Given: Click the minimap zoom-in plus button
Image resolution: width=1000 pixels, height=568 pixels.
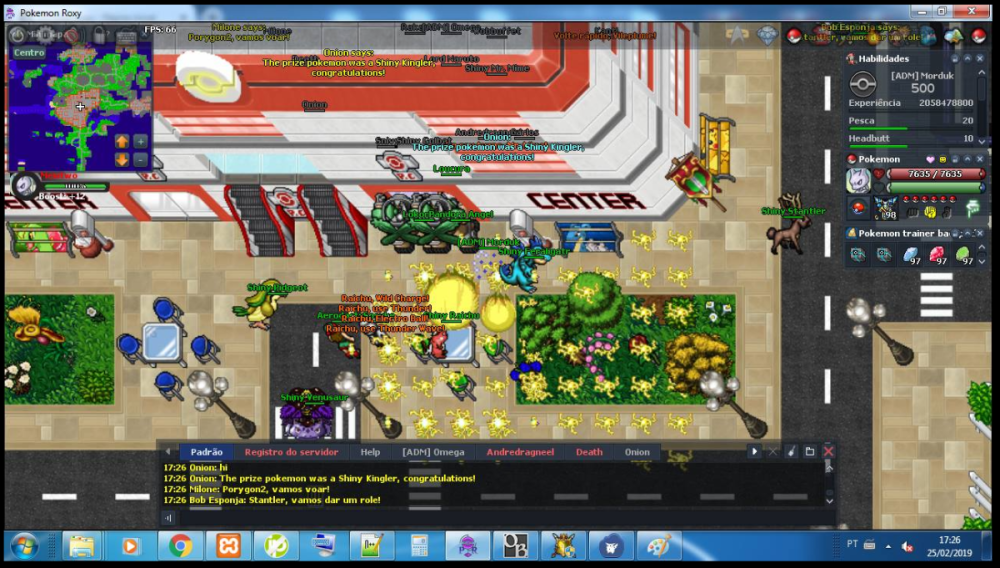Looking at the screenshot, I should 140,141.
